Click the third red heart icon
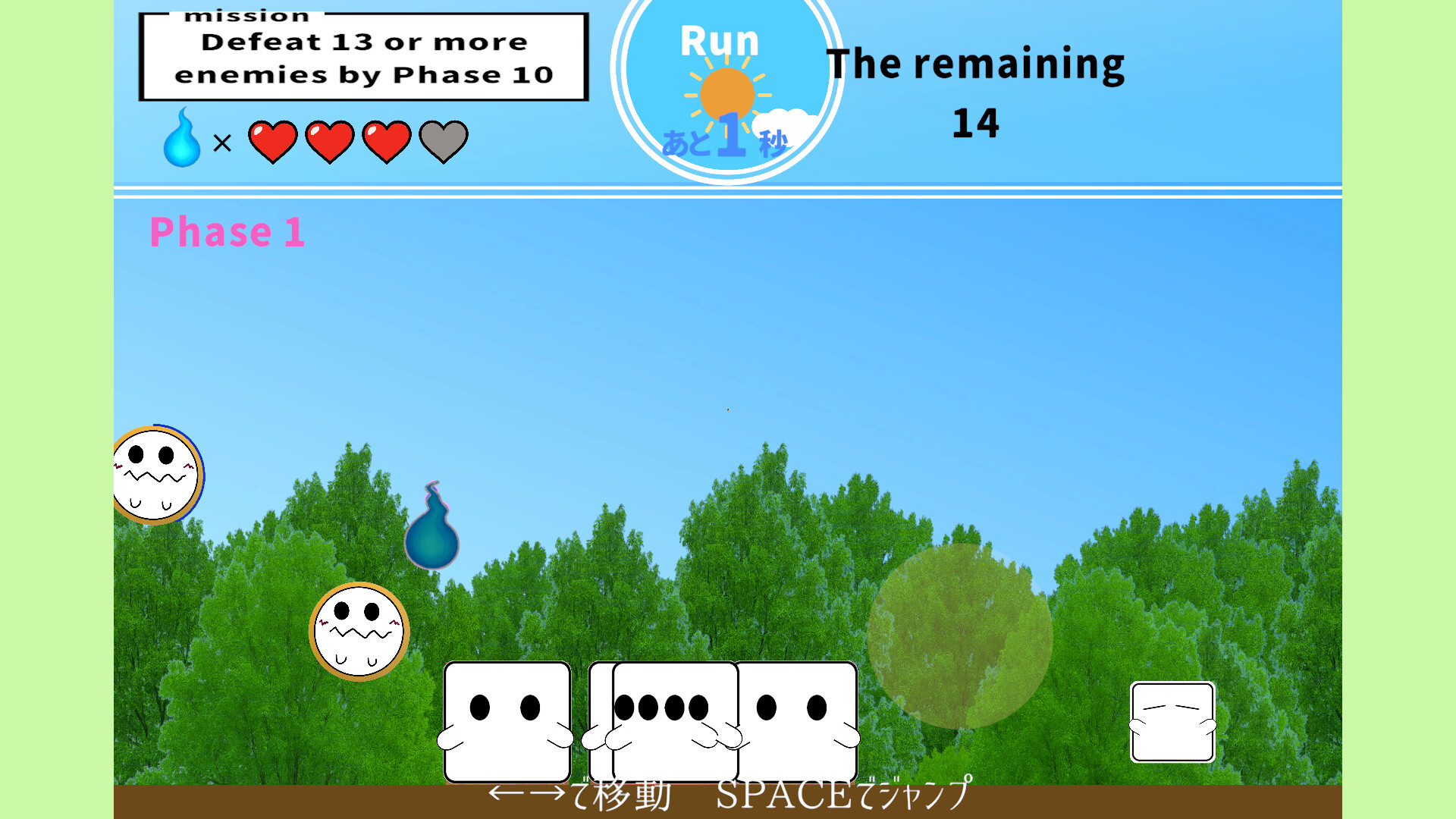Image resolution: width=1456 pixels, height=819 pixels. coord(388,140)
